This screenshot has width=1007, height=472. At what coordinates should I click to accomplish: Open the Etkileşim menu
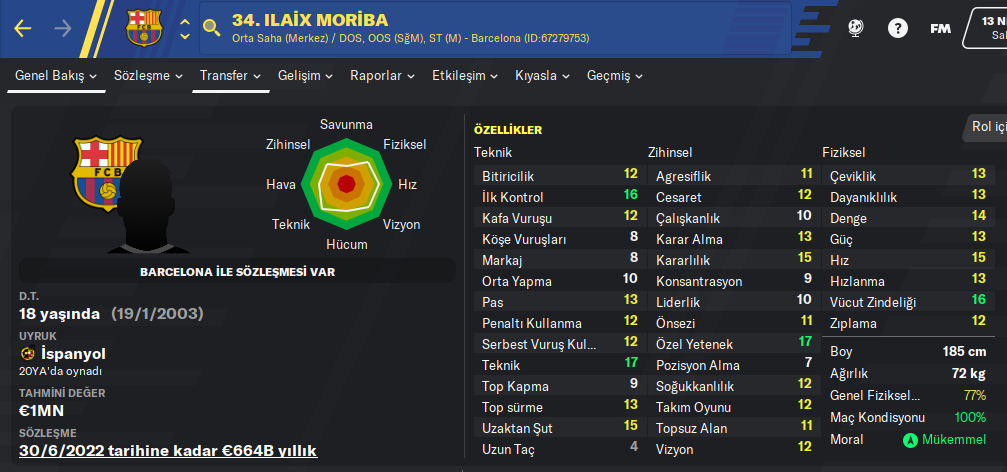pyautogui.click(x=465, y=76)
